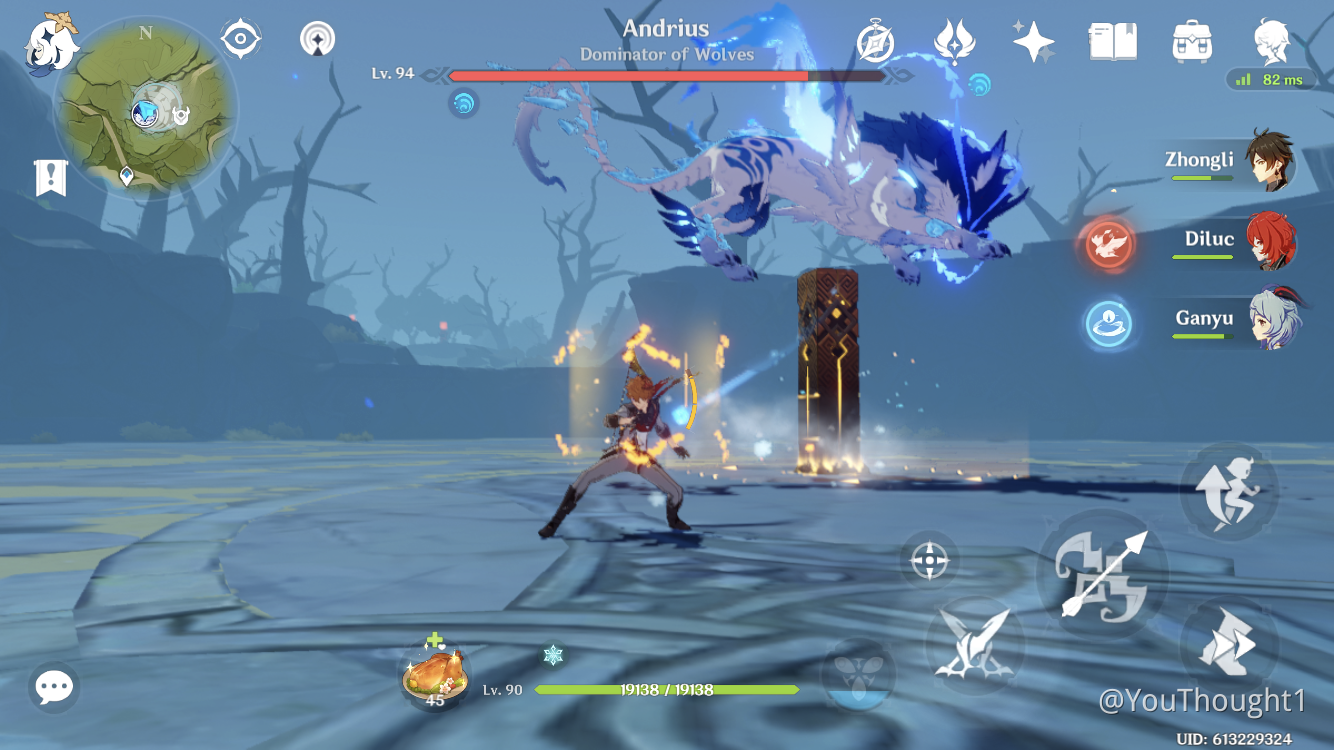The width and height of the screenshot is (1334, 750).
Task: Switch to Diluc
Action: point(1270,240)
